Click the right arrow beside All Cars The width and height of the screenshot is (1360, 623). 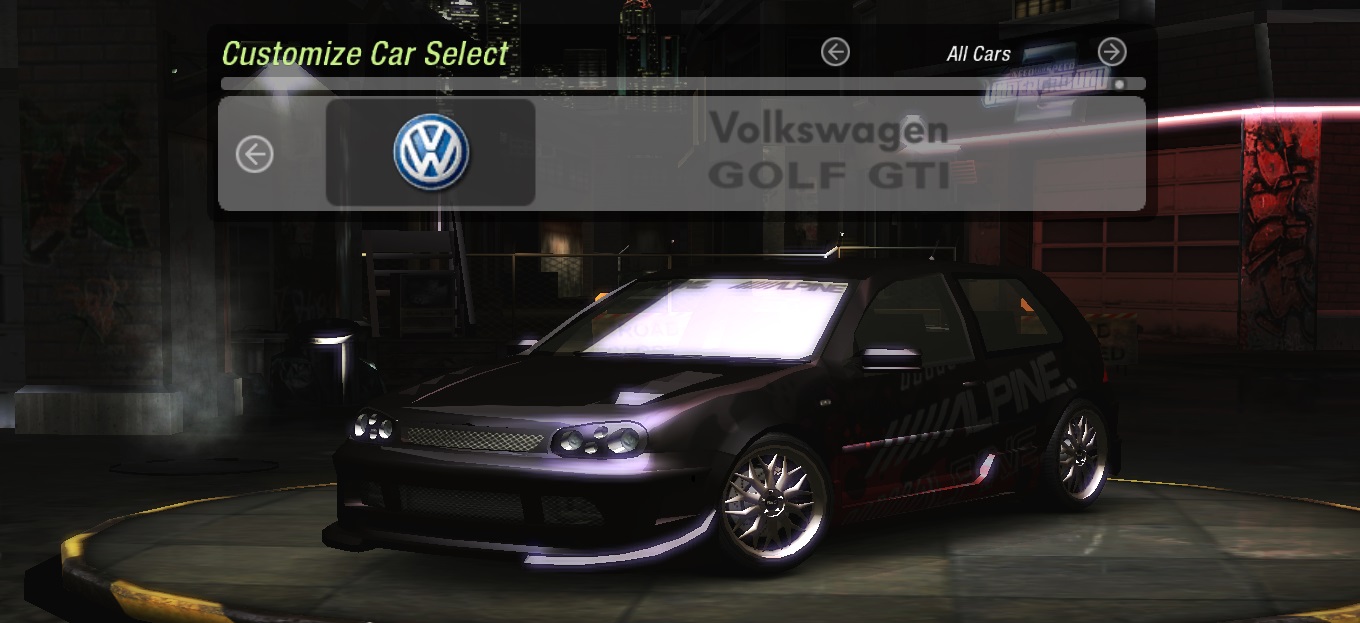(1112, 52)
